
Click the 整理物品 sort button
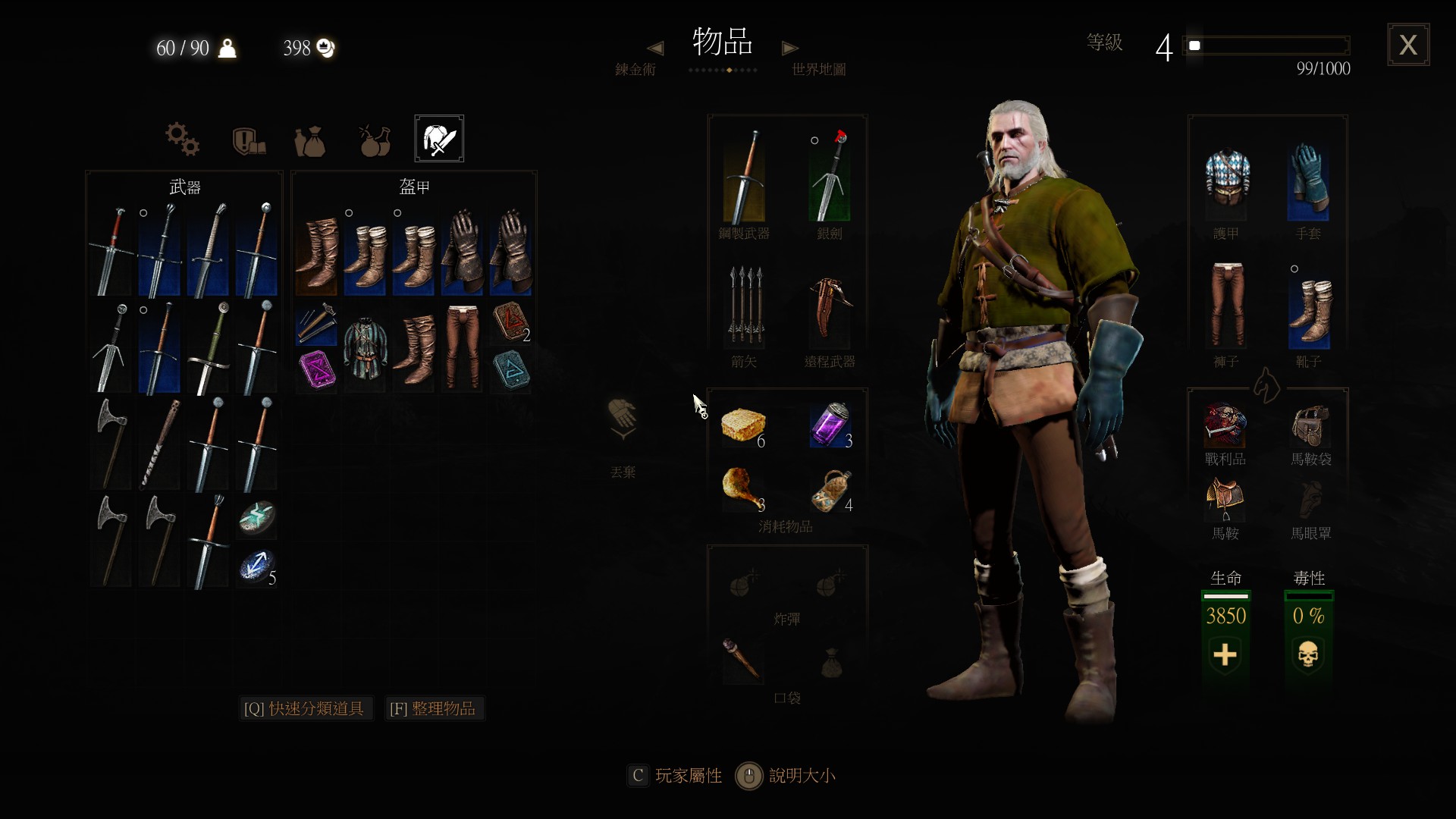pyautogui.click(x=434, y=708)
